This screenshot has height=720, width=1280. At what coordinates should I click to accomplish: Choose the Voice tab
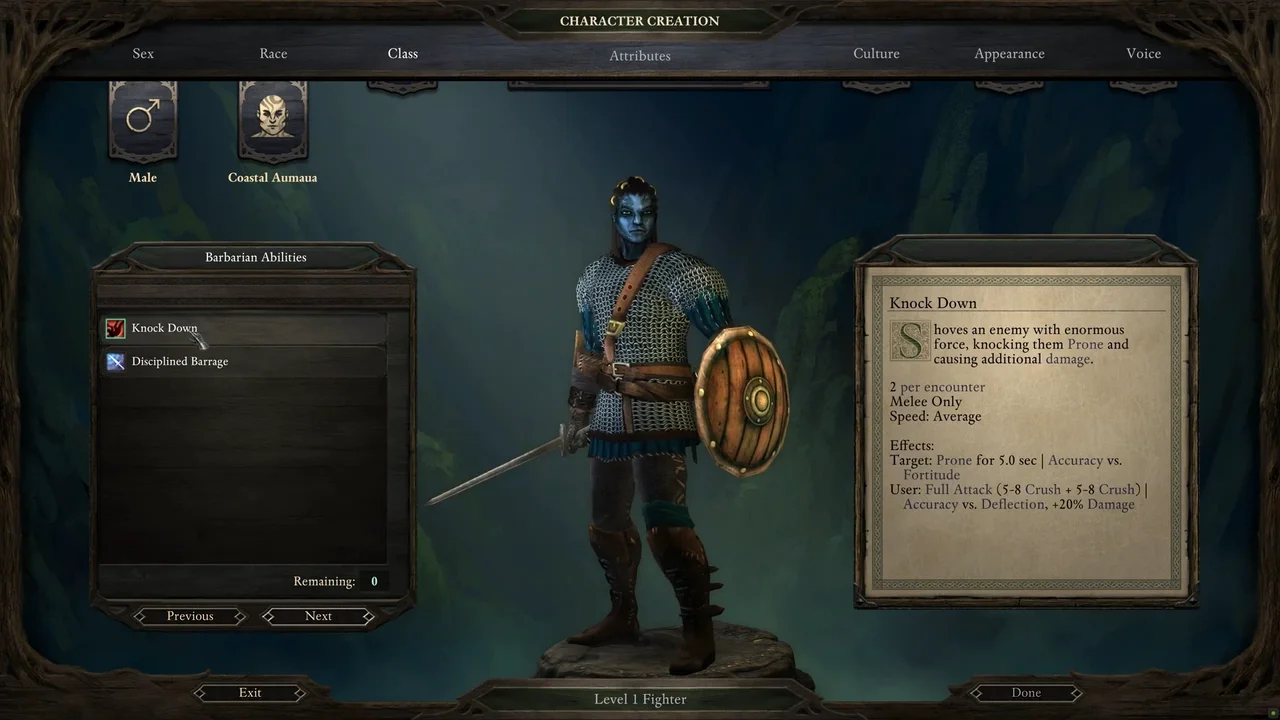(1143, 54)
